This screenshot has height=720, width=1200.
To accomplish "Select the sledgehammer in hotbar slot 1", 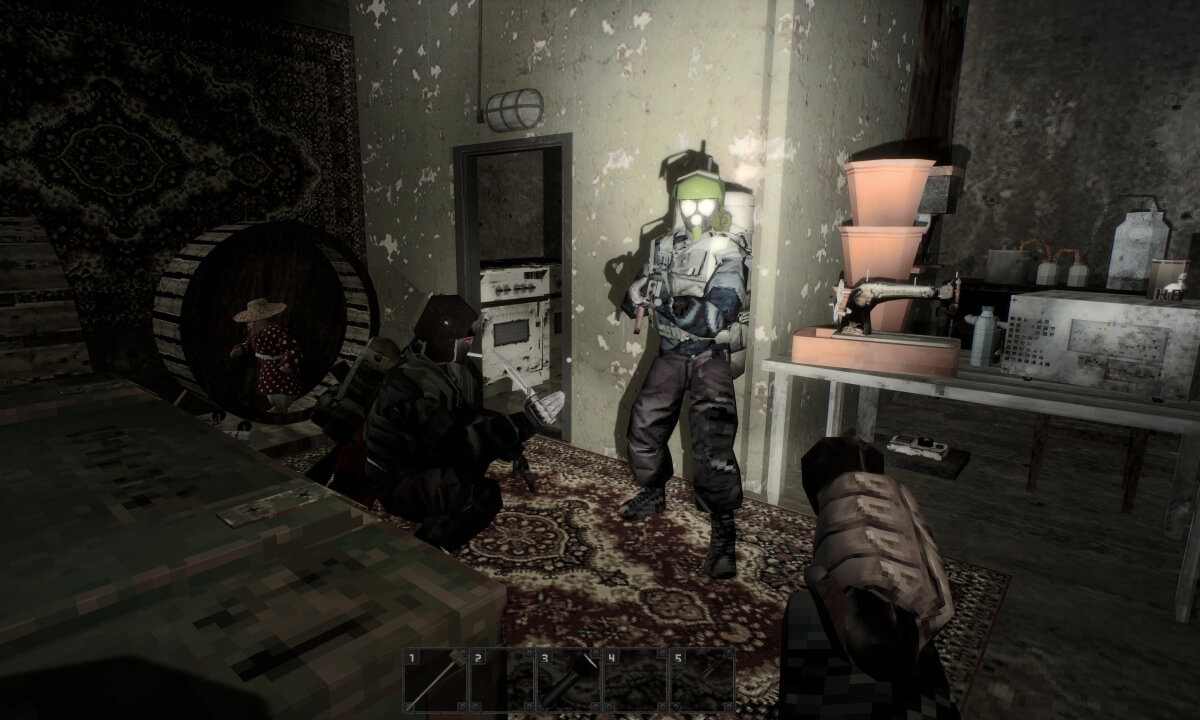I will point(436,682).
